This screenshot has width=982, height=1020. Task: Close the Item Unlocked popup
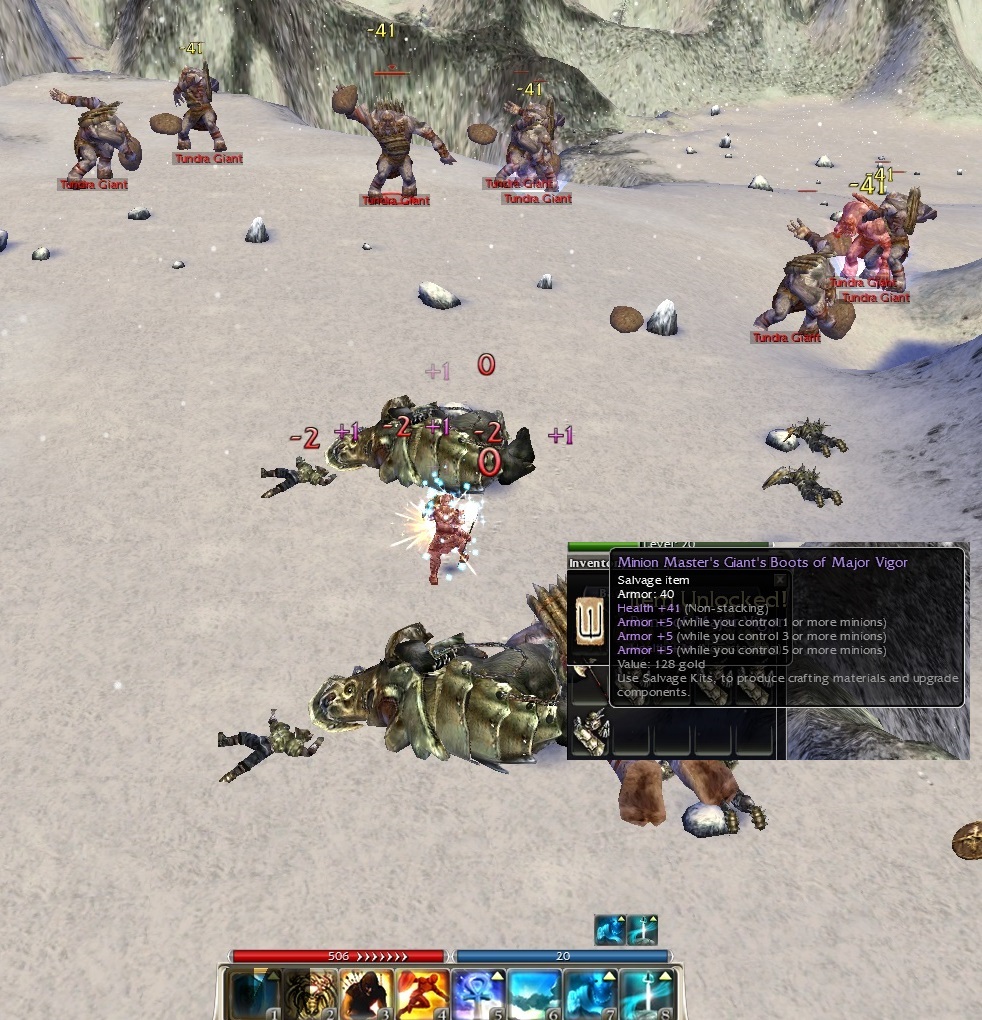780,579
